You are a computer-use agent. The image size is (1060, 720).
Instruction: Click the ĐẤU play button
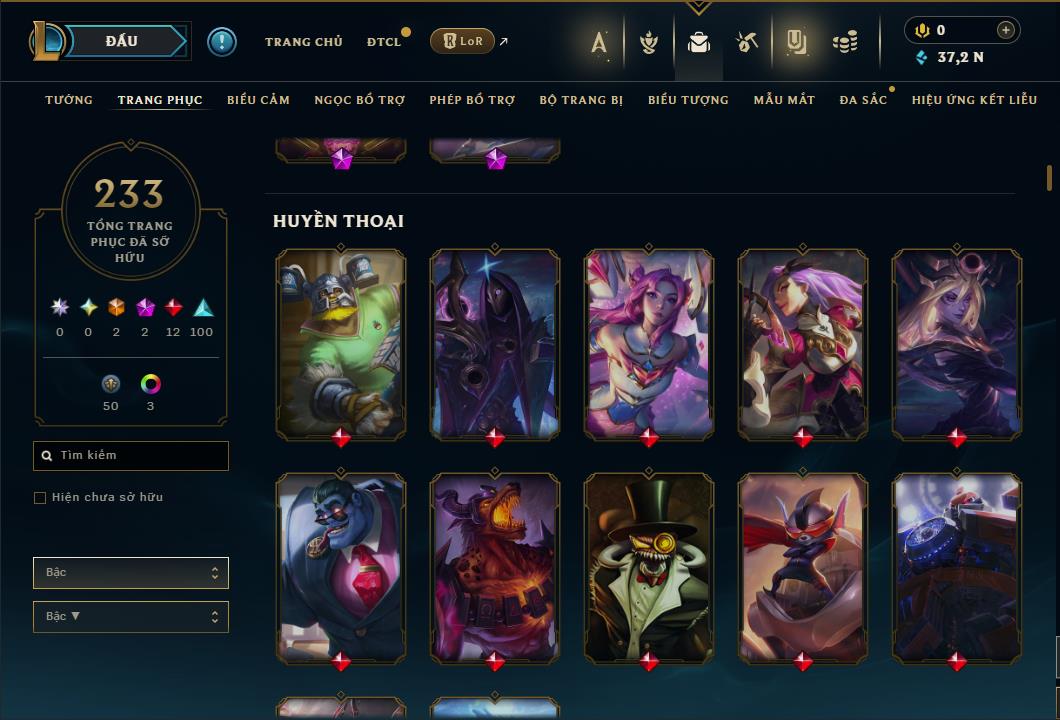[122, 41]
